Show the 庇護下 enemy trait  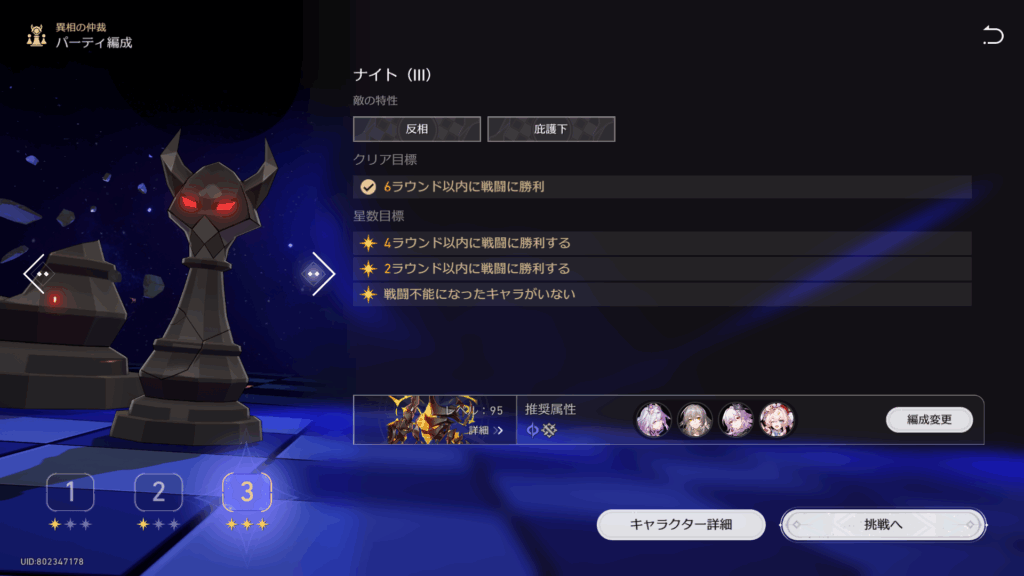551,129
